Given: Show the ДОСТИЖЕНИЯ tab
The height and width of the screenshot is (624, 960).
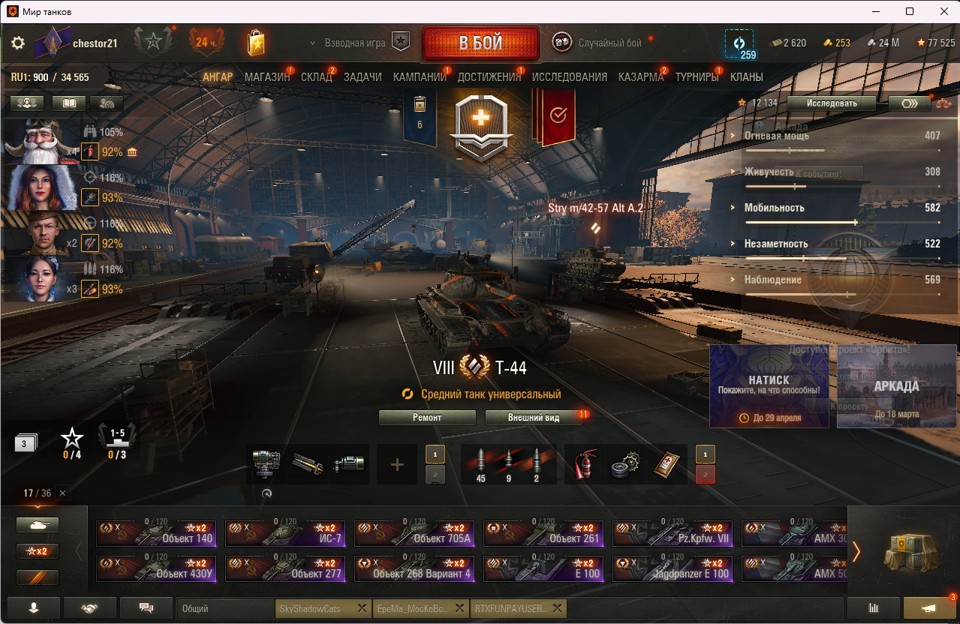Looking at the screenshot, I should tap(489, 77).
